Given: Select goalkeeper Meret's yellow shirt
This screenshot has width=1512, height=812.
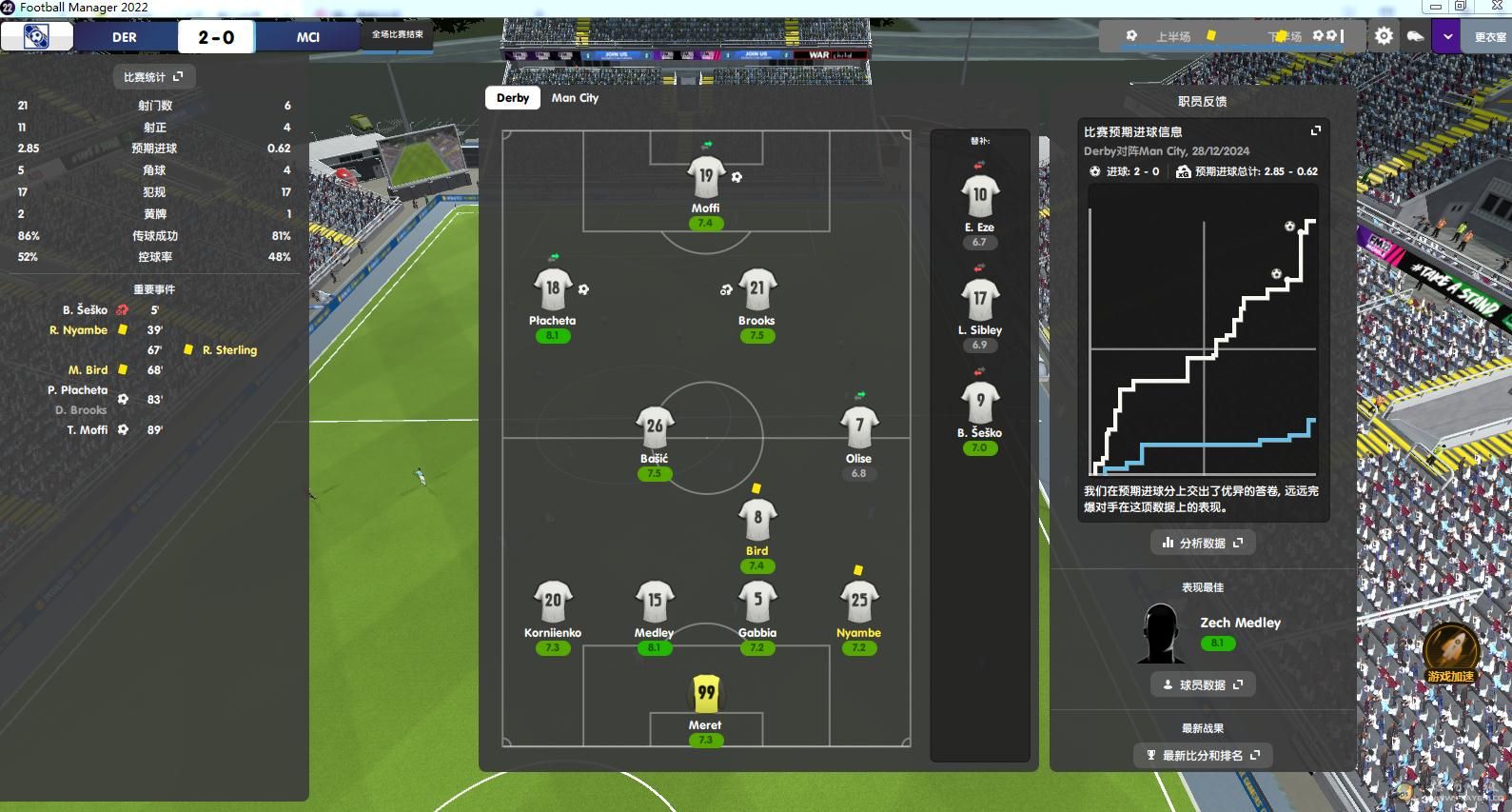Looking at the screenshot, I should point(705,694).
